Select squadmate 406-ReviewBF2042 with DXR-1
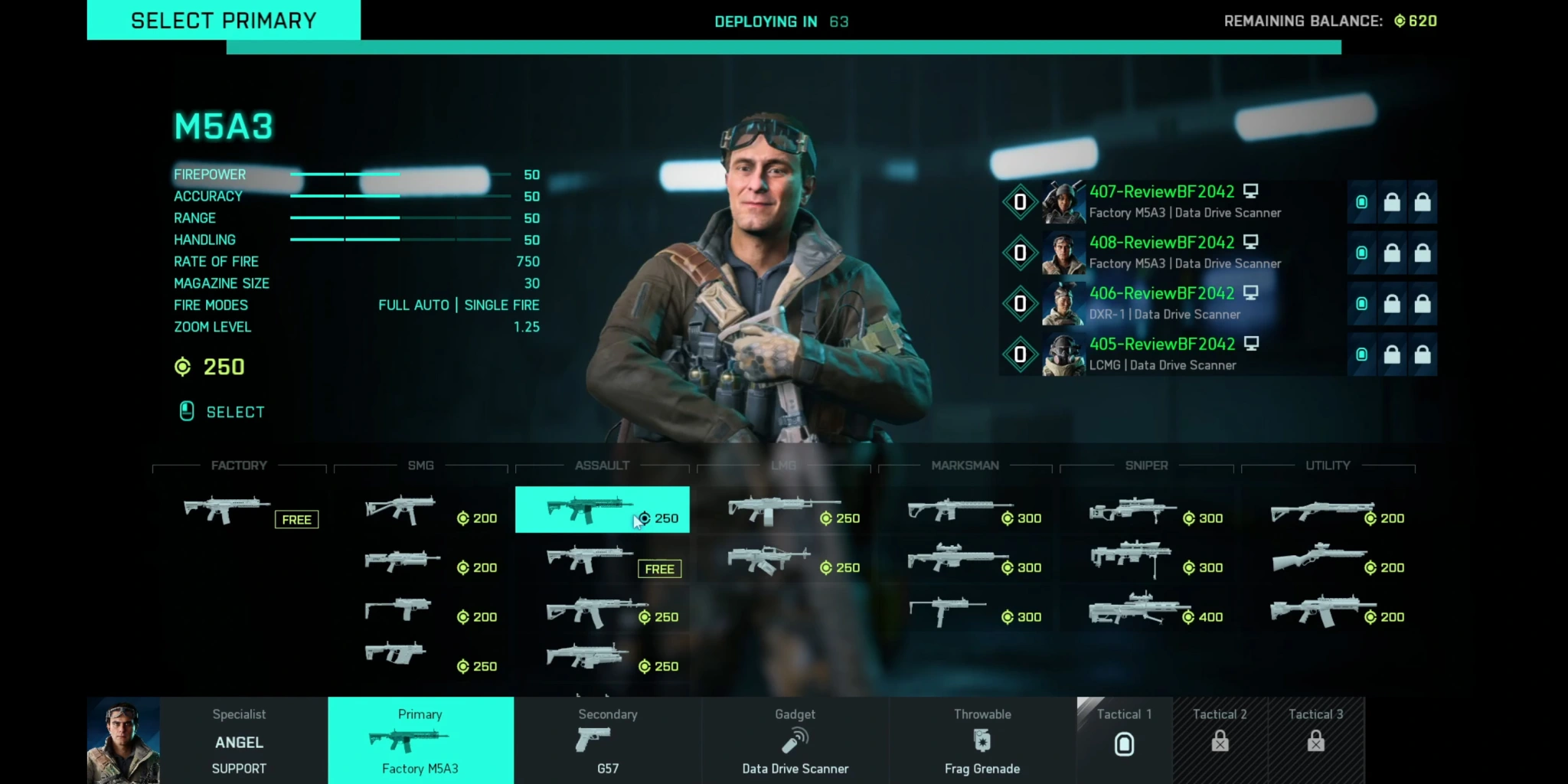1568x784 pixels. pos(1184,304)
